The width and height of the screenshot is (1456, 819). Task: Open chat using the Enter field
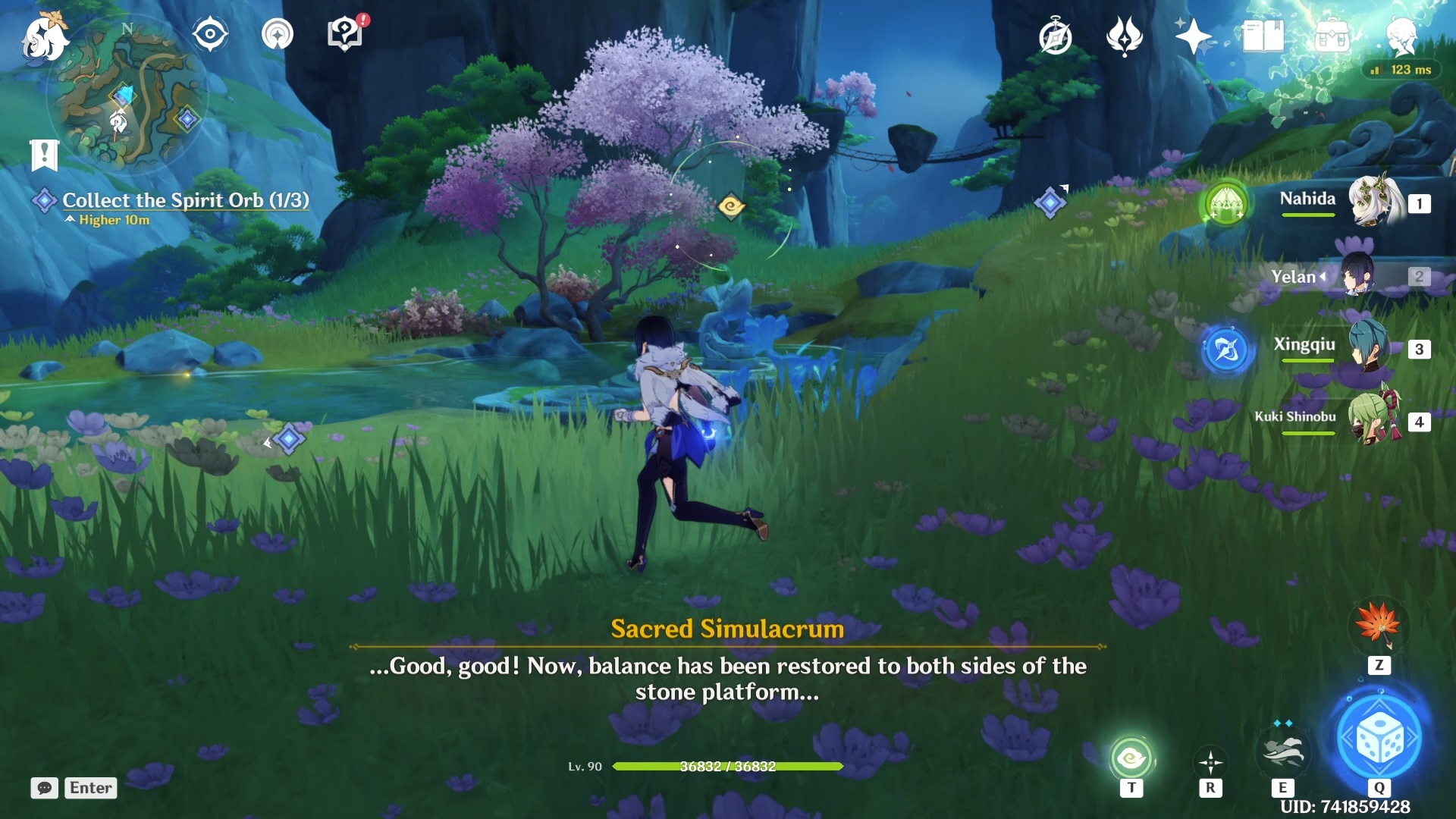point(90,788)
